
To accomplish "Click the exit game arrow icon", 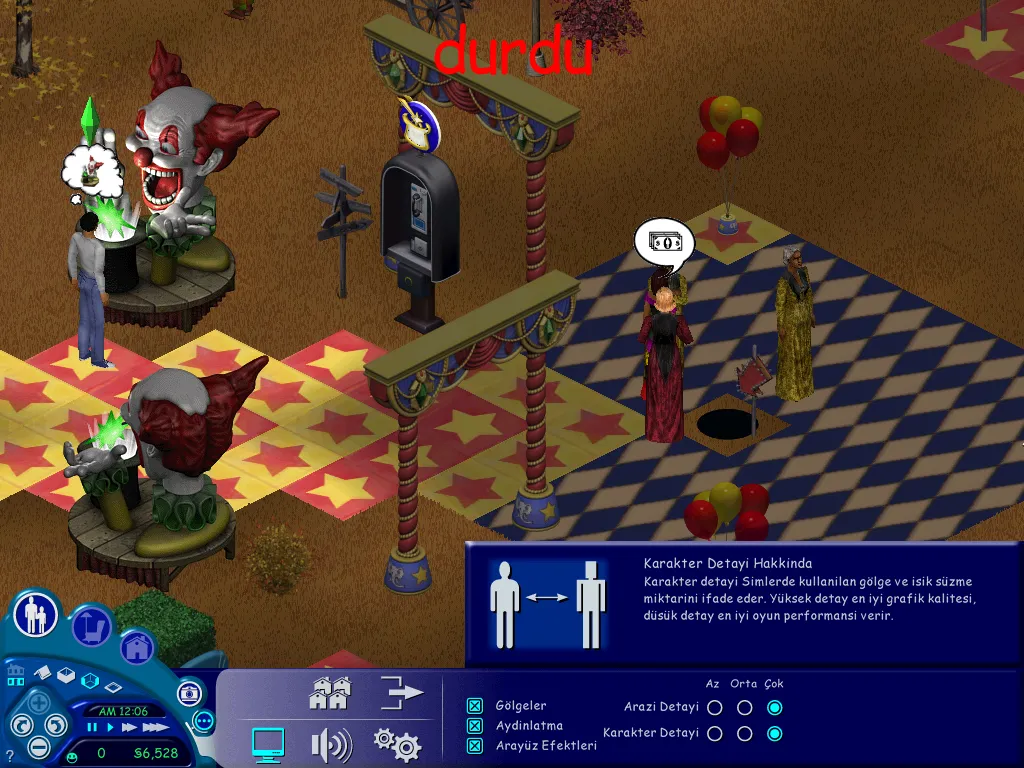I will pyautogui.click(x=402, y=692).
